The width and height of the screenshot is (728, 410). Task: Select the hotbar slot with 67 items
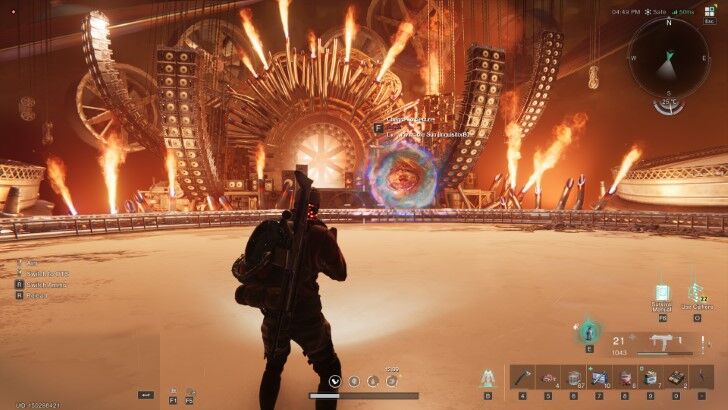(573, 377)
